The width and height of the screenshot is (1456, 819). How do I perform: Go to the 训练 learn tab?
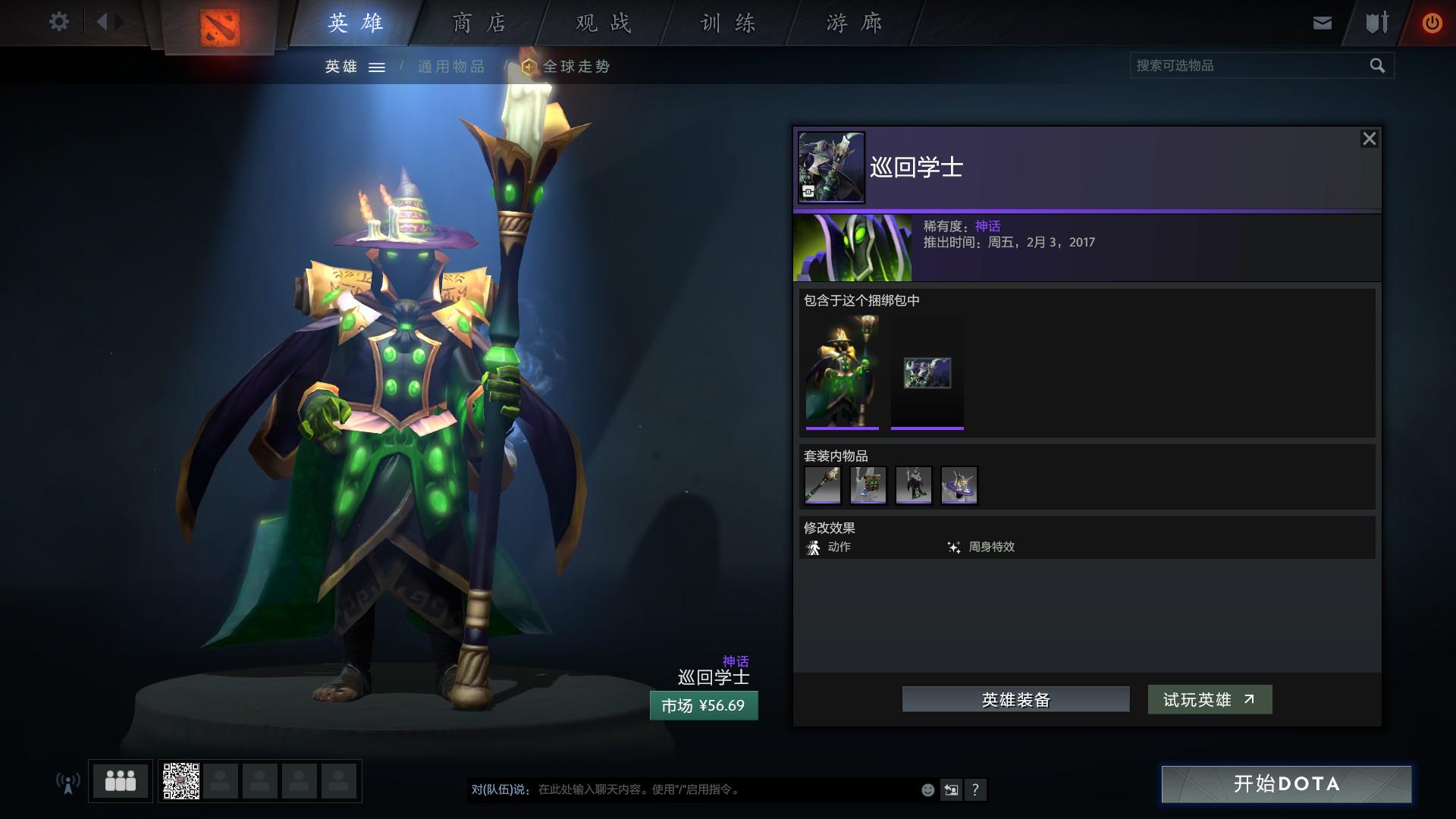(727, 24)
